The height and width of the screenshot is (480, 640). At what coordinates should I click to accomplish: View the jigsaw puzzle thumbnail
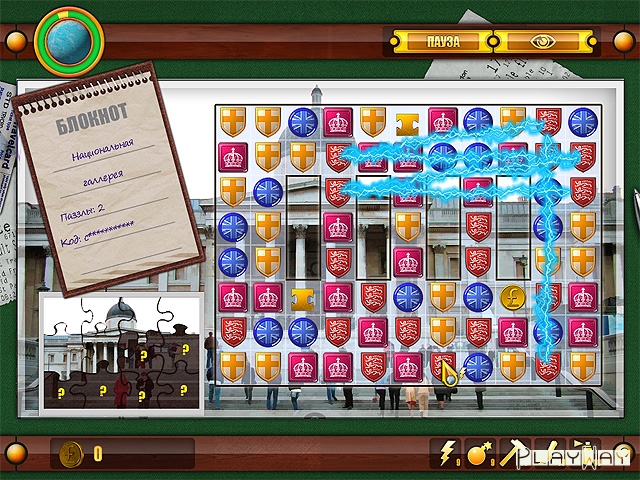coord(118,350)
